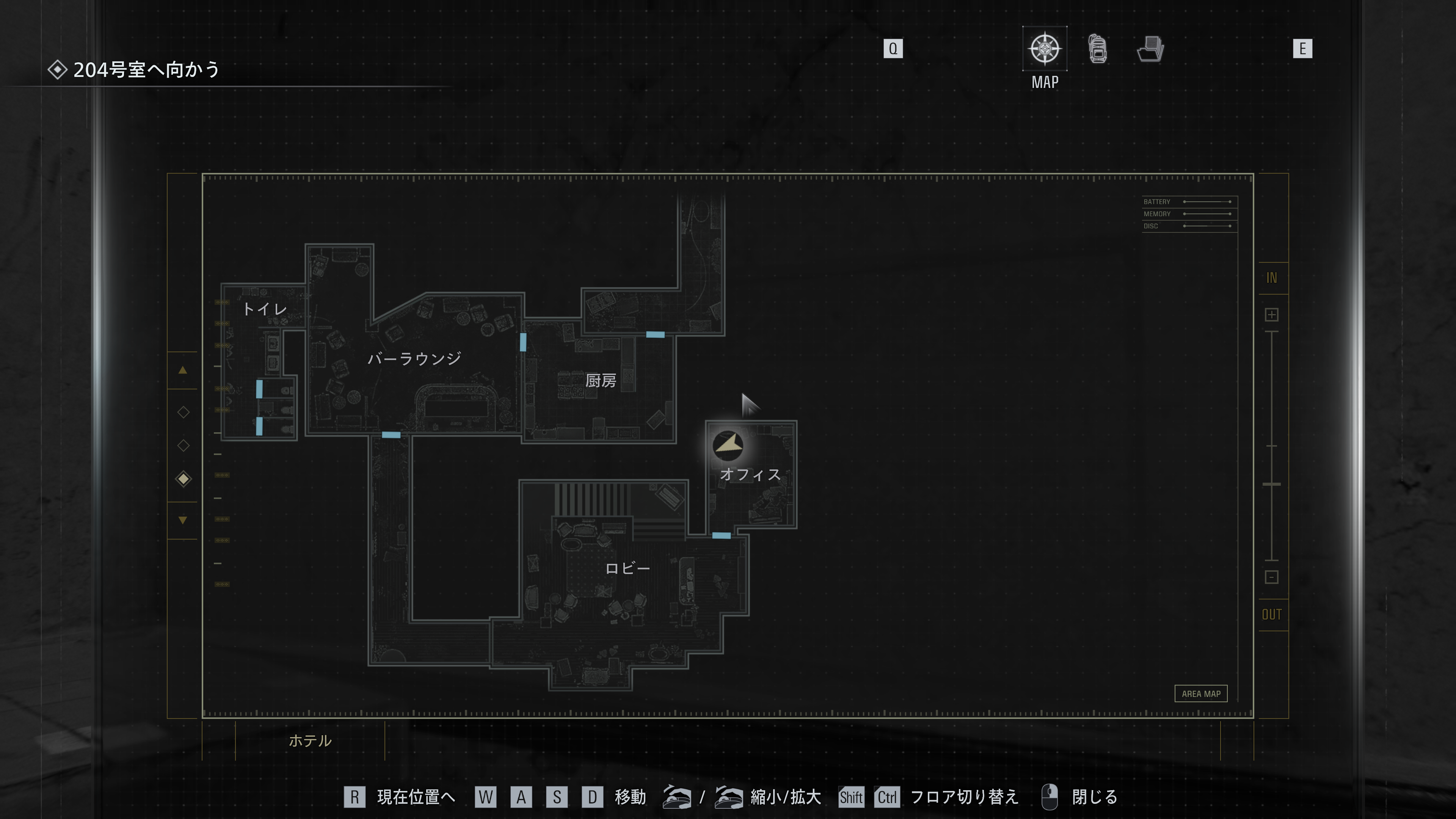Click the zoom slider handle
This screenshot has width=1456, height=819.
[1271, 485]
